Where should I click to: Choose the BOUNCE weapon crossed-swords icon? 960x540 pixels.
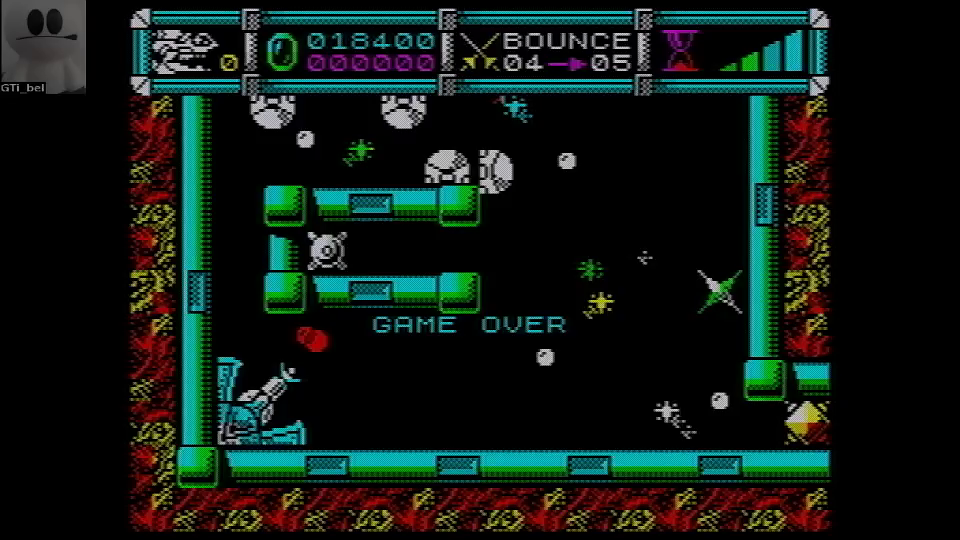click(x=477, y=51)
